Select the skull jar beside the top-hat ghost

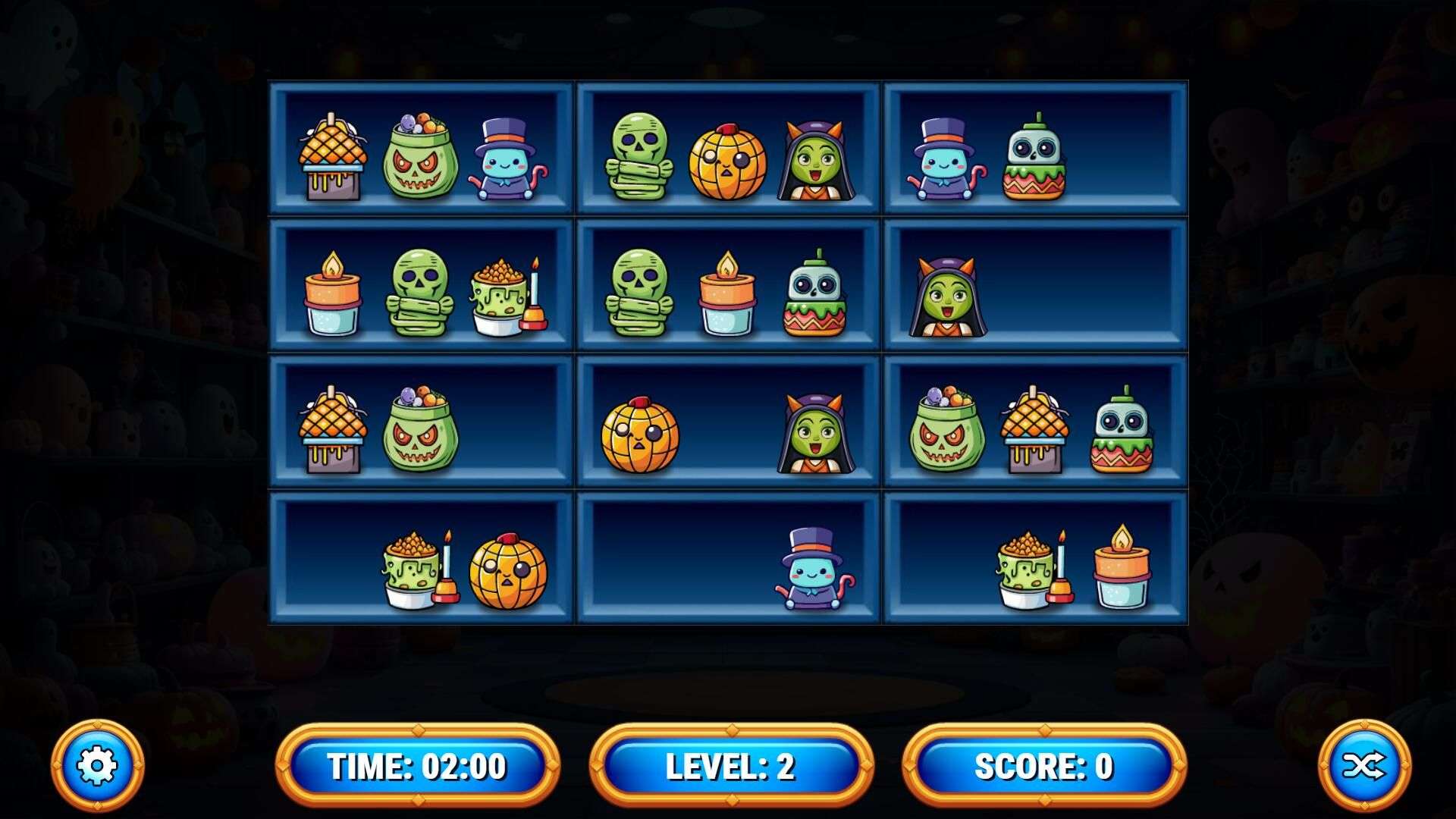click(1034, 158)
